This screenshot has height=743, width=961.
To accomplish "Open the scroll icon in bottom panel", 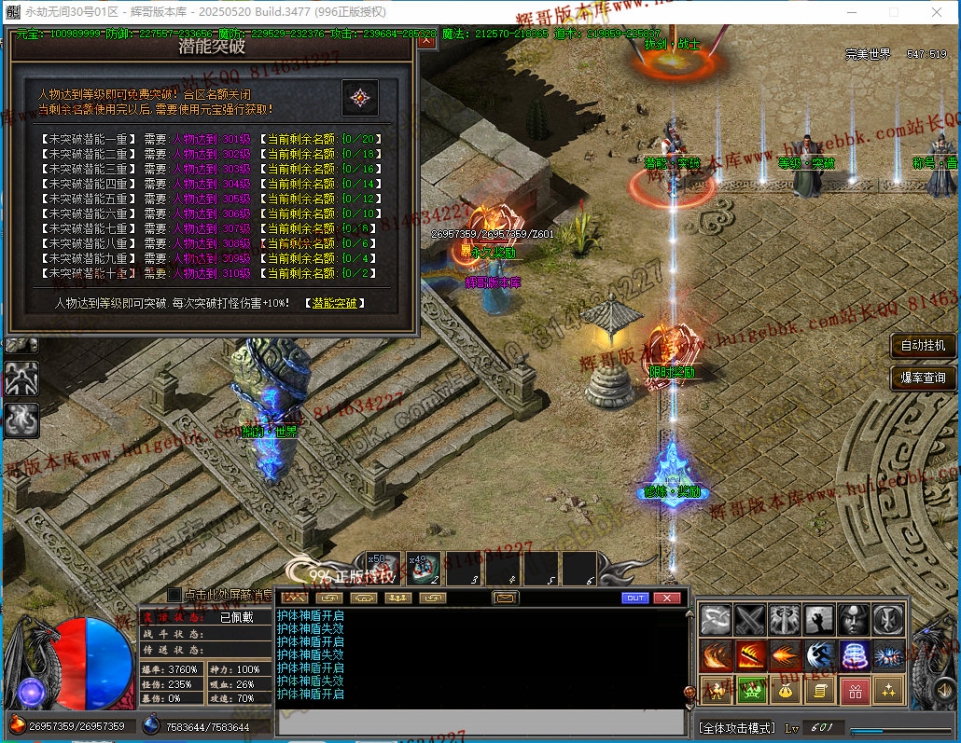I will pyautogui.click(x=820, y=690).
